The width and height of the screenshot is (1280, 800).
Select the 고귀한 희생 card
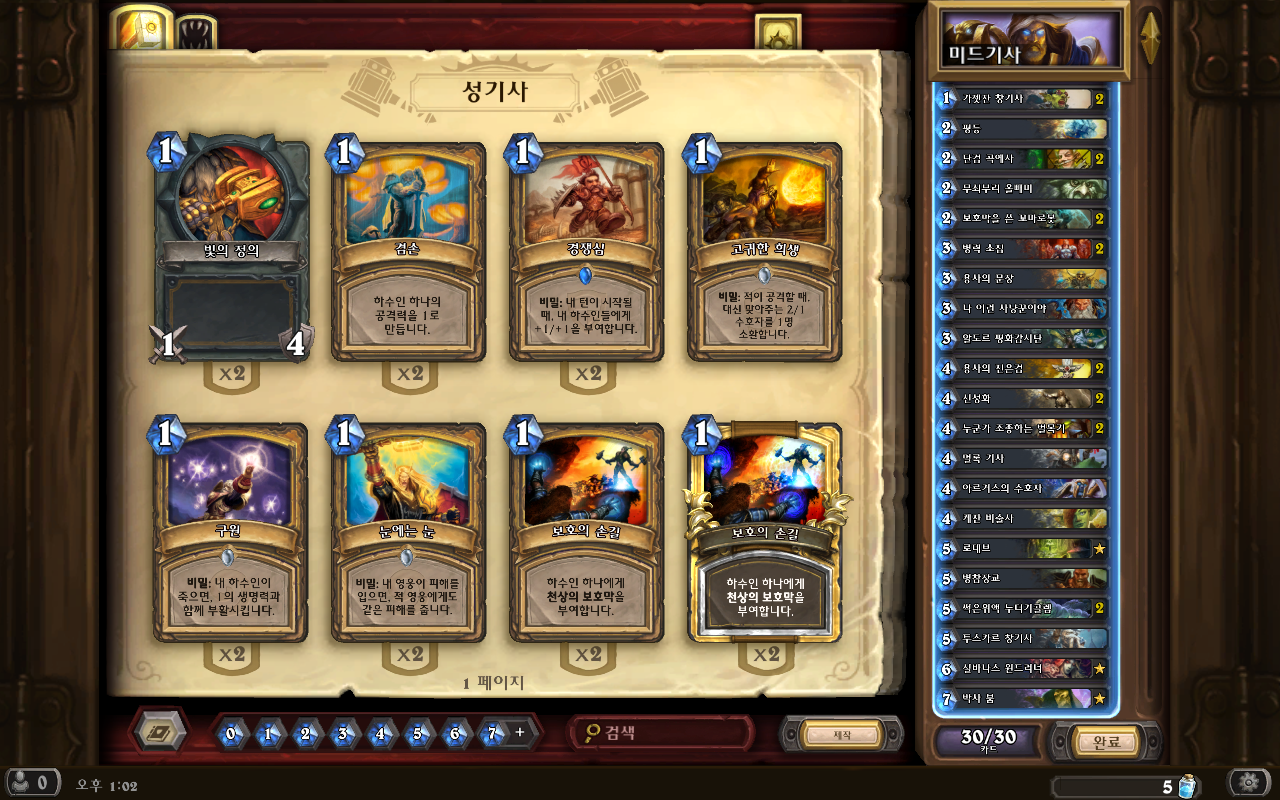(764, 255)
